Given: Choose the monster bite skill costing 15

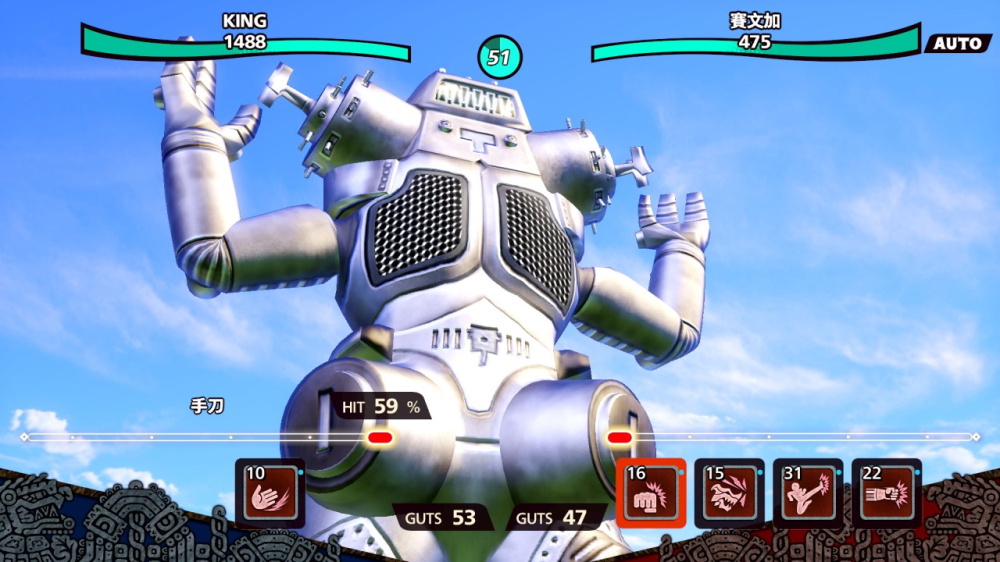Looking at the screenshot, I should [729, 492].
